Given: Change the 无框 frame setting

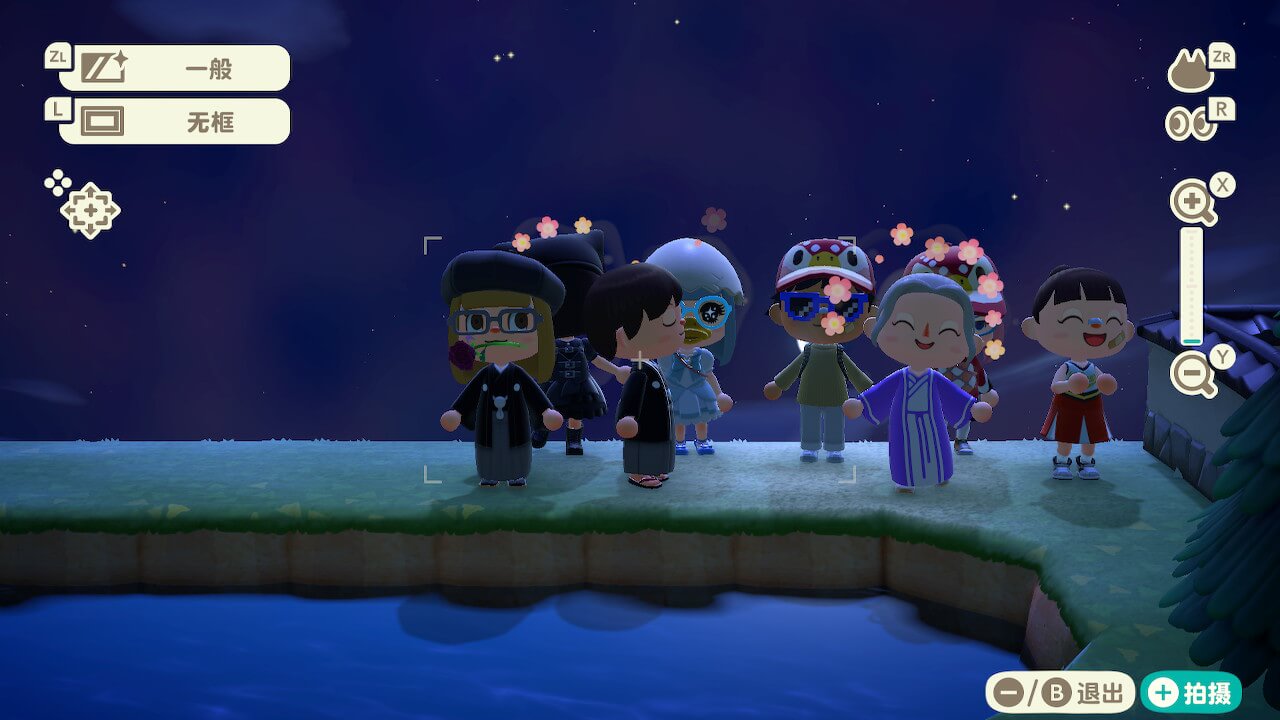Looking at the screenshot, I should coord(174,121).
